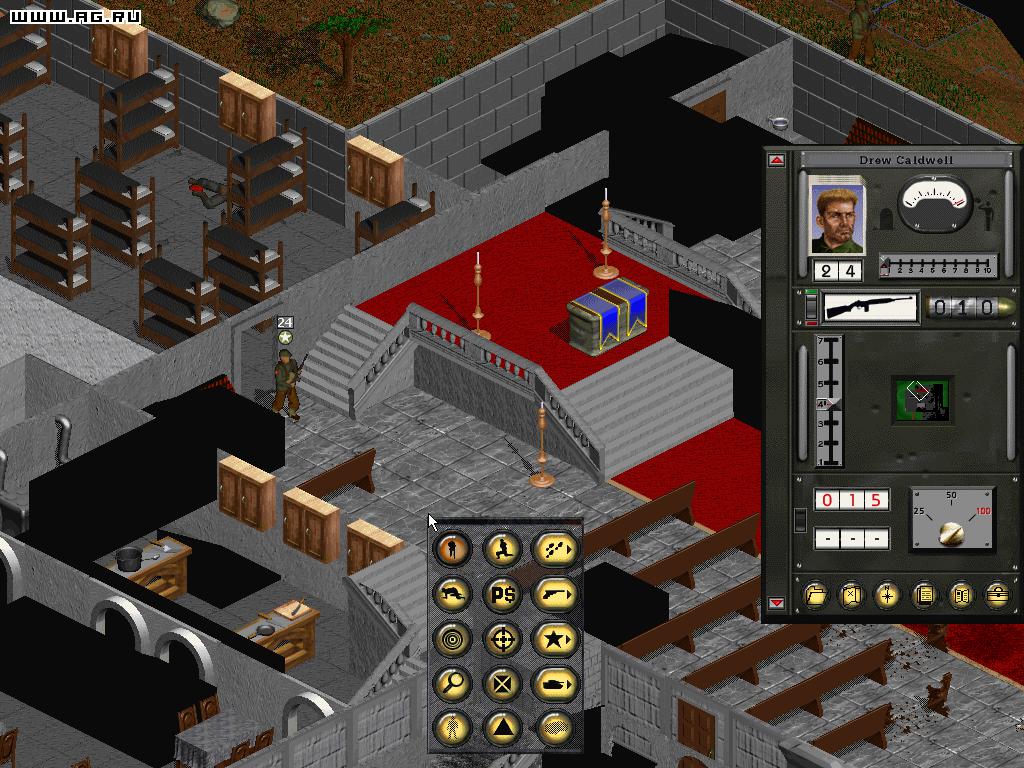
Task: Open the folder icon in panel
Action: [x=817, y=595]
